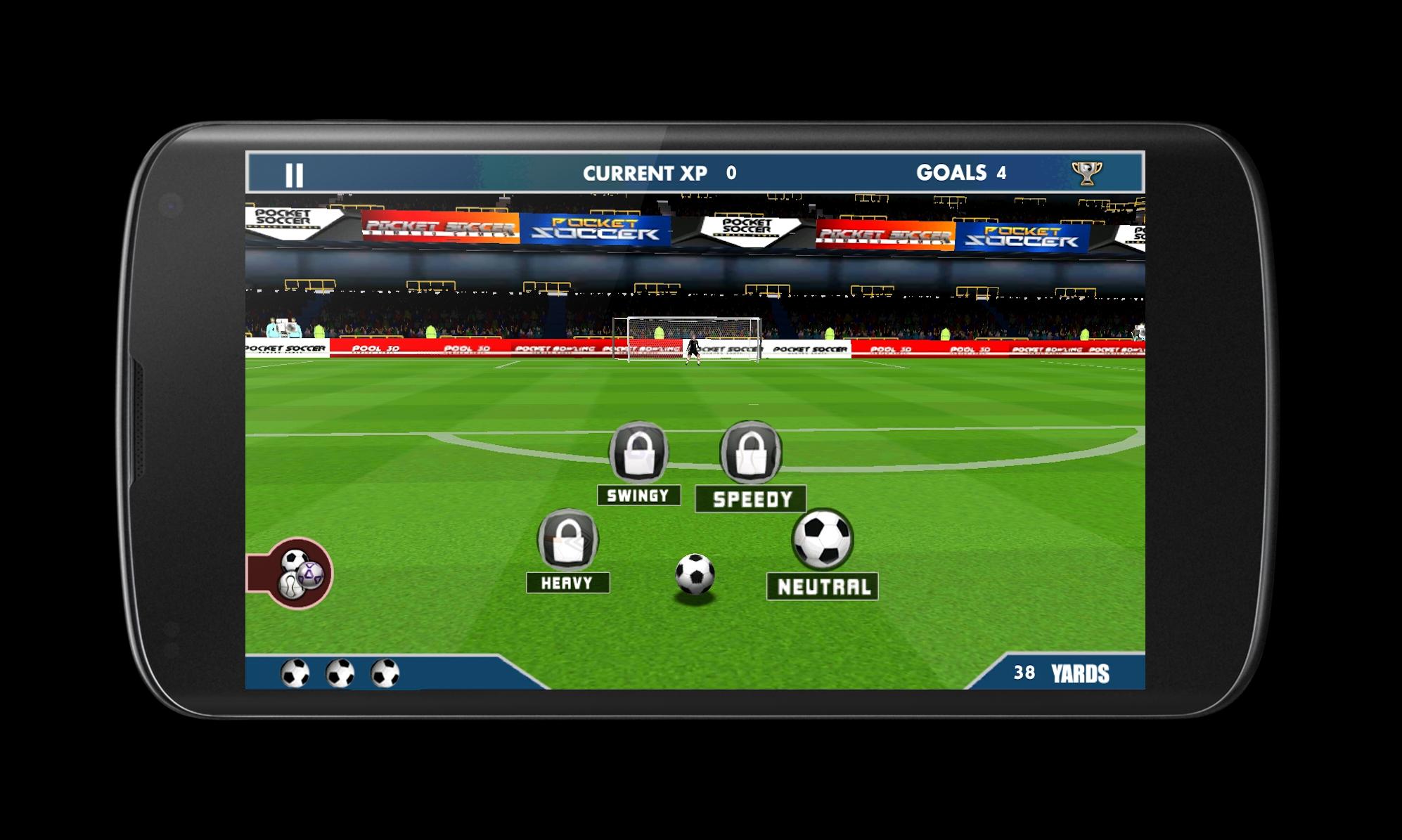Image resolution: width=1402 pixels, height=840 pixels.
Task: Select the locked Swingy ball
Action: tap(638, 453)
